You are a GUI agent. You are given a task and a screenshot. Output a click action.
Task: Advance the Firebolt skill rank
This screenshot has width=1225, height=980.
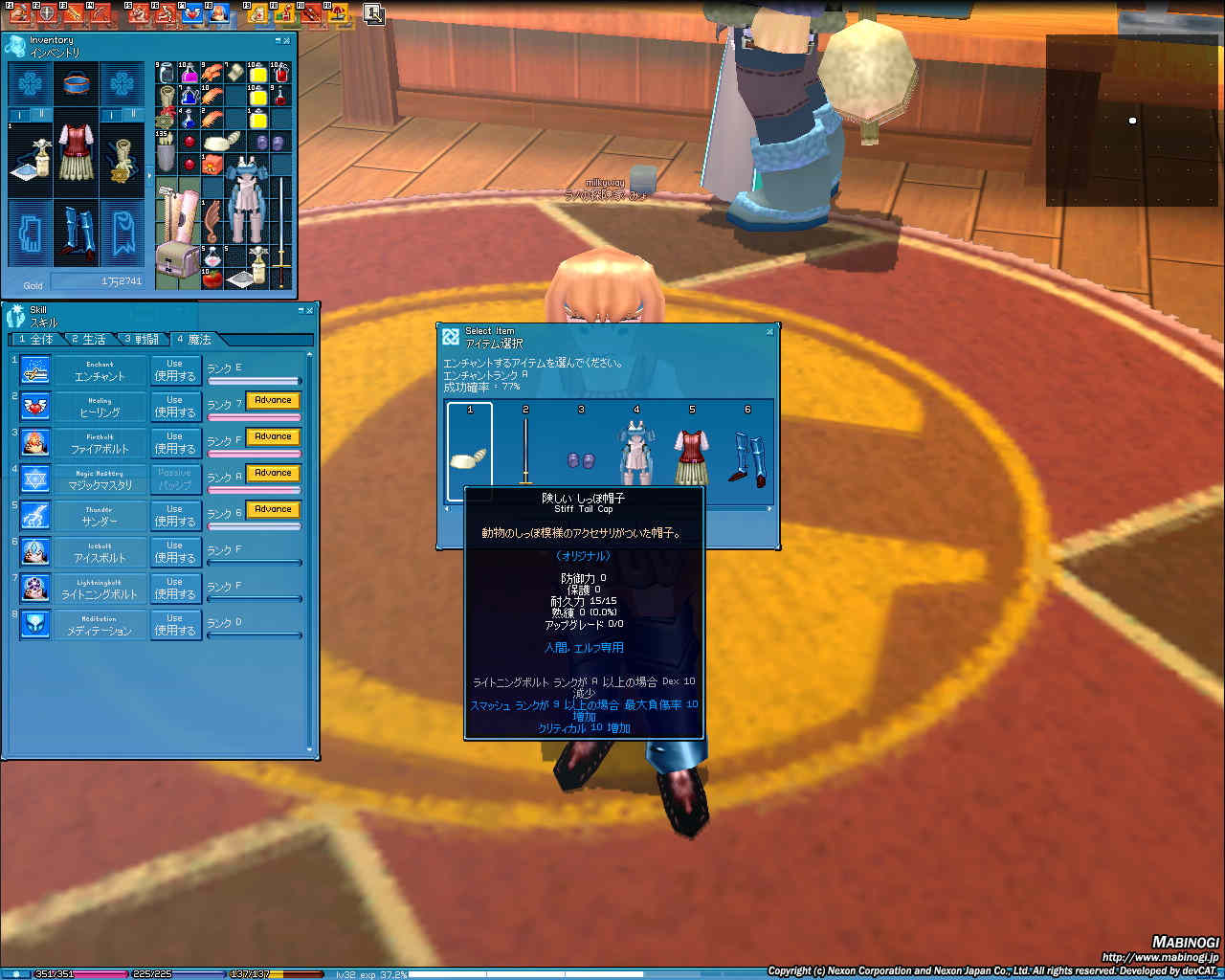pyautogui.click(x=273, y=436)
